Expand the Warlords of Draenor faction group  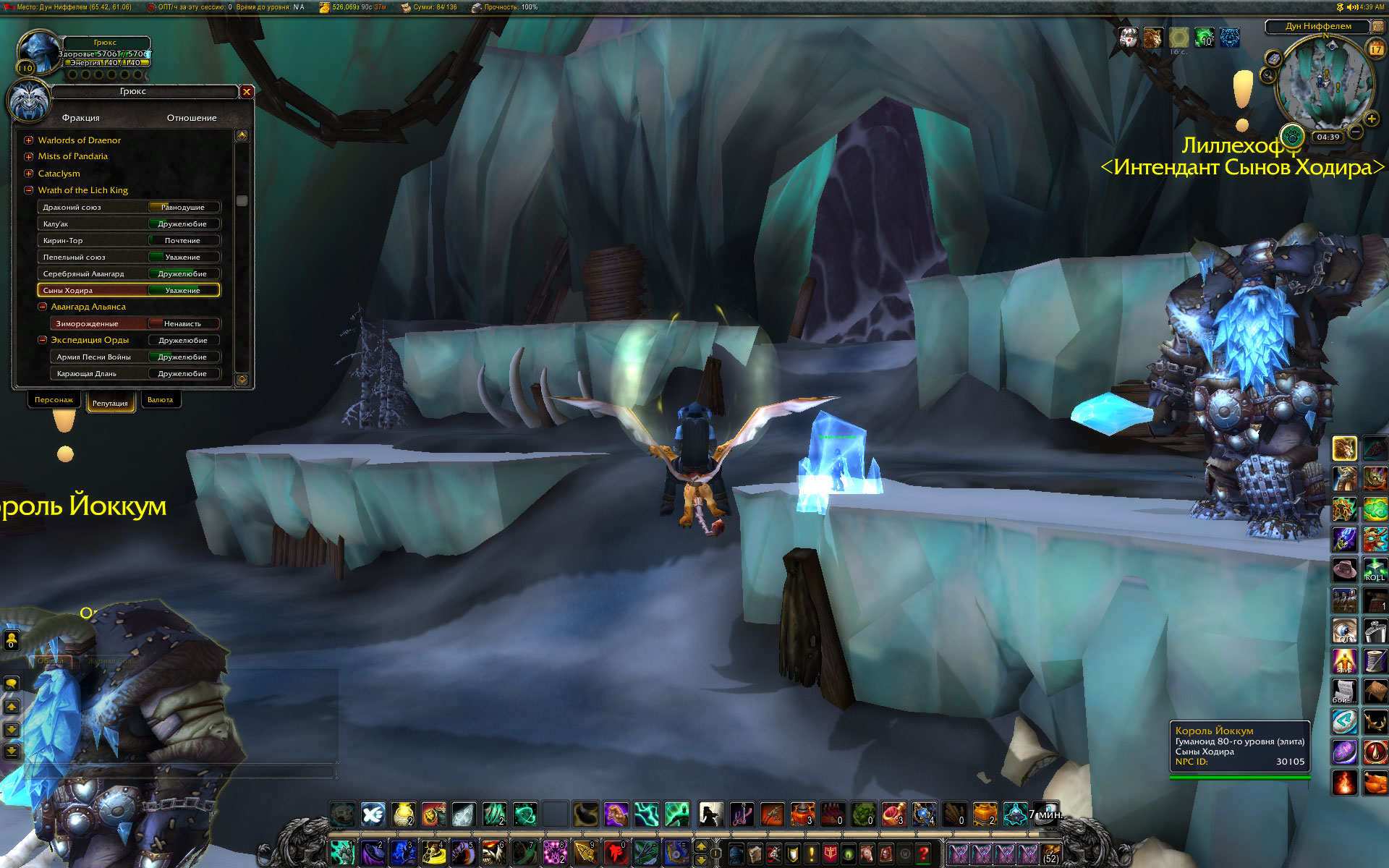(x=29, y=140)
